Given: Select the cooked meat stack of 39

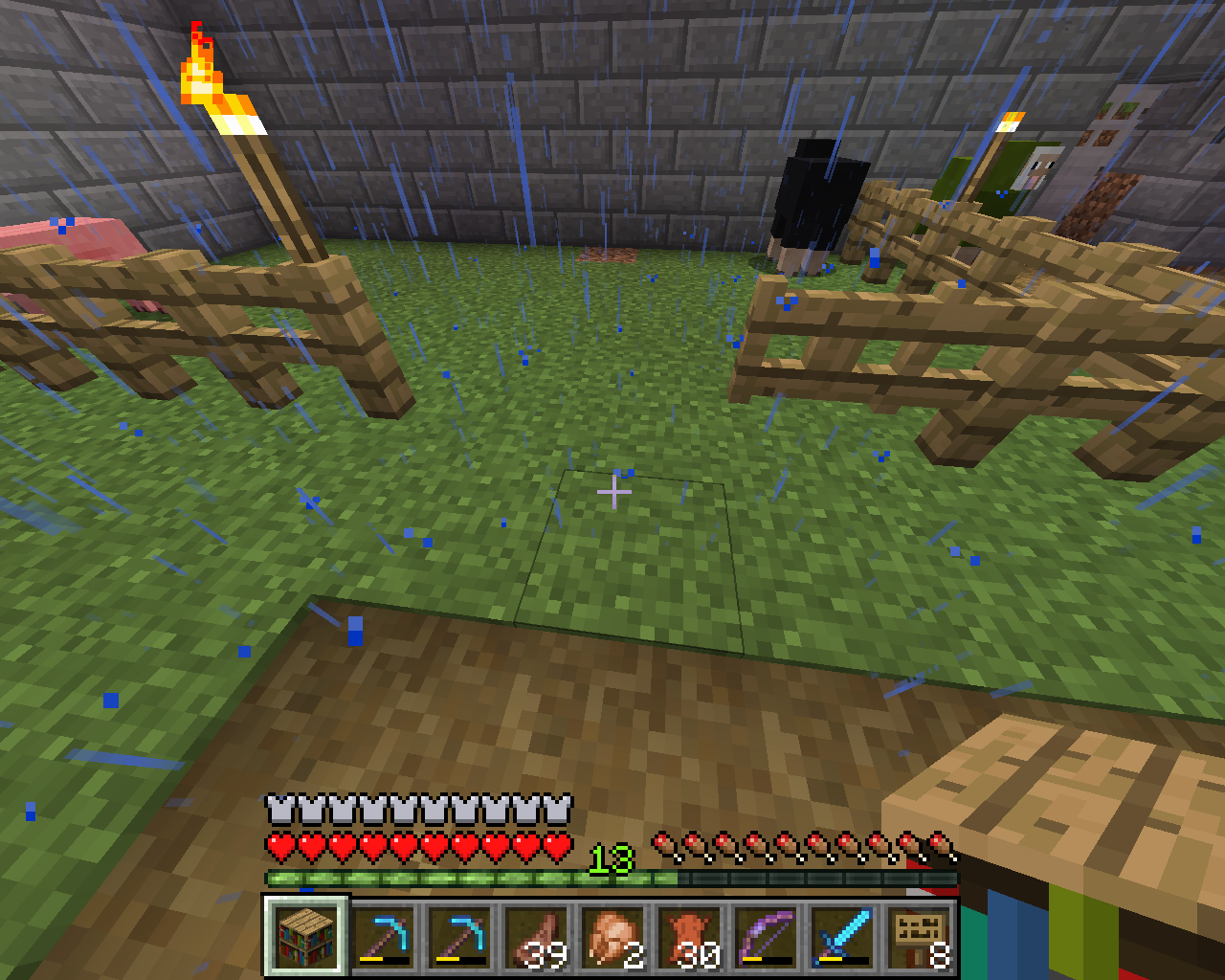Looking at the screenshot, I should [537, 936].
